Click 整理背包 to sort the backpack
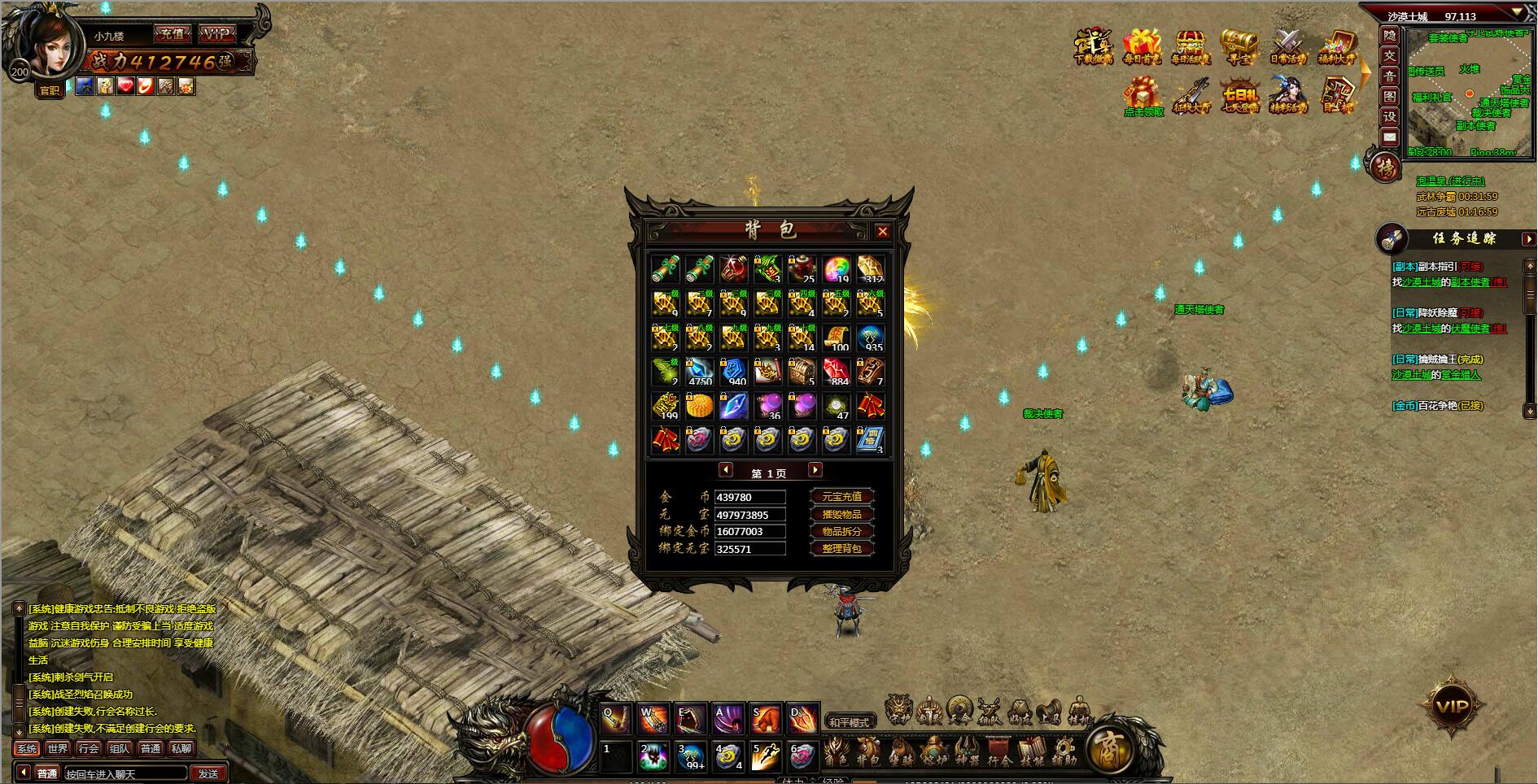The height and width of the screenshot is (784, 1538). 841,548
